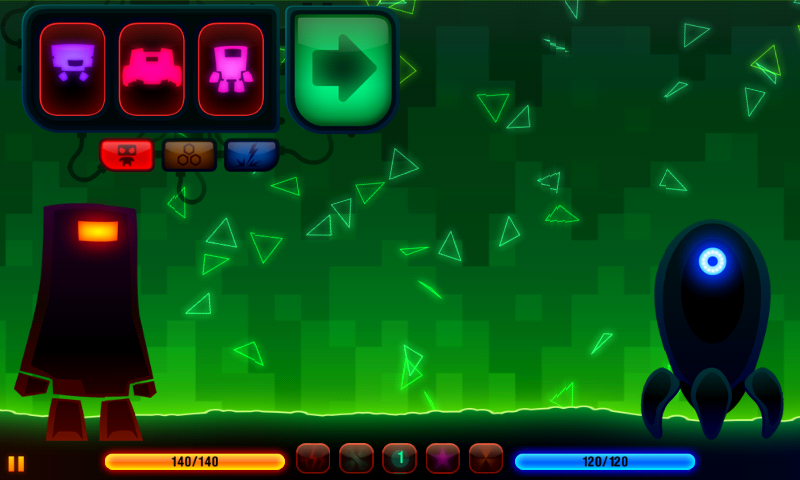Image resolution: width=800 pixels, height=480 pixels.
Task: Pick the magenta walking robot card
Action: tap(230, 69)
